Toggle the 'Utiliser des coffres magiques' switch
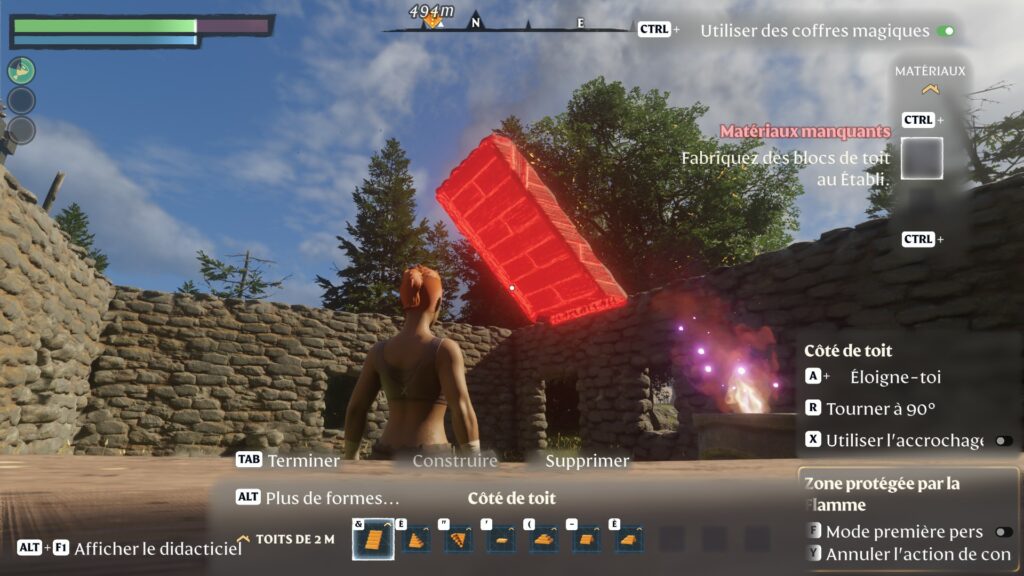This screenshot has height=576, width=1024. [945, 31]
